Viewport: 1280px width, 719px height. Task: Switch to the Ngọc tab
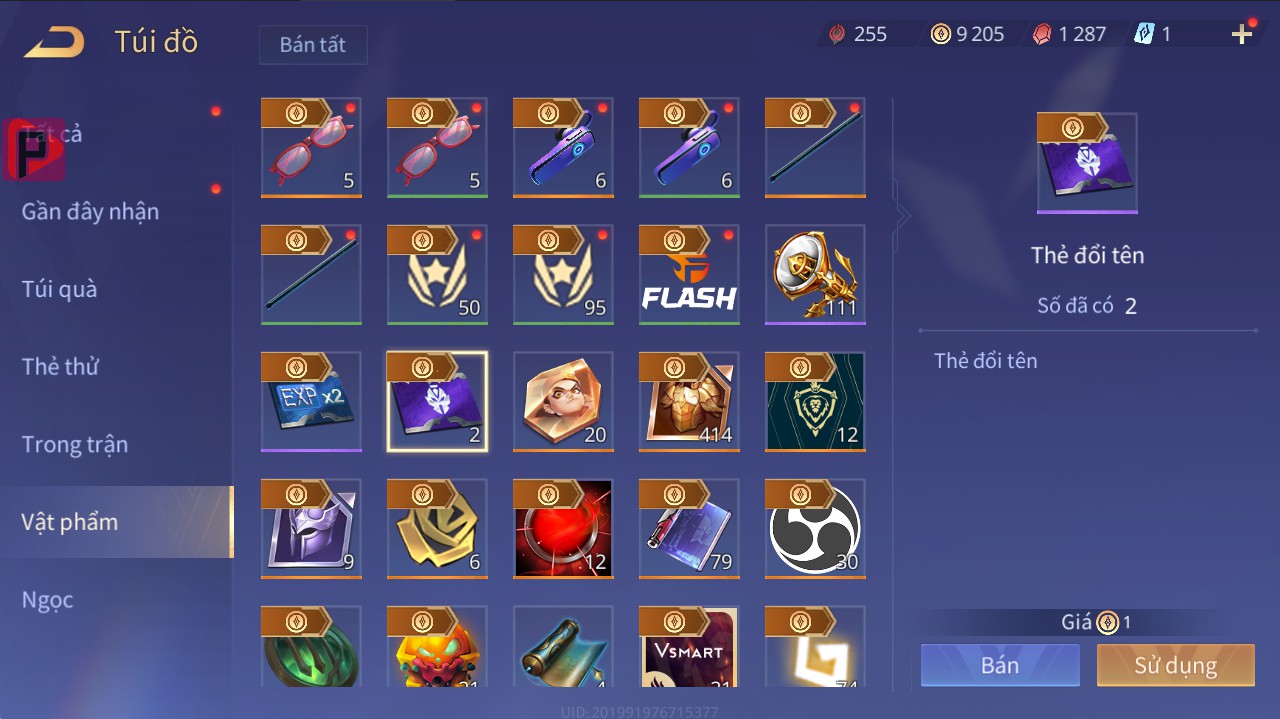(x=48, y=599)
